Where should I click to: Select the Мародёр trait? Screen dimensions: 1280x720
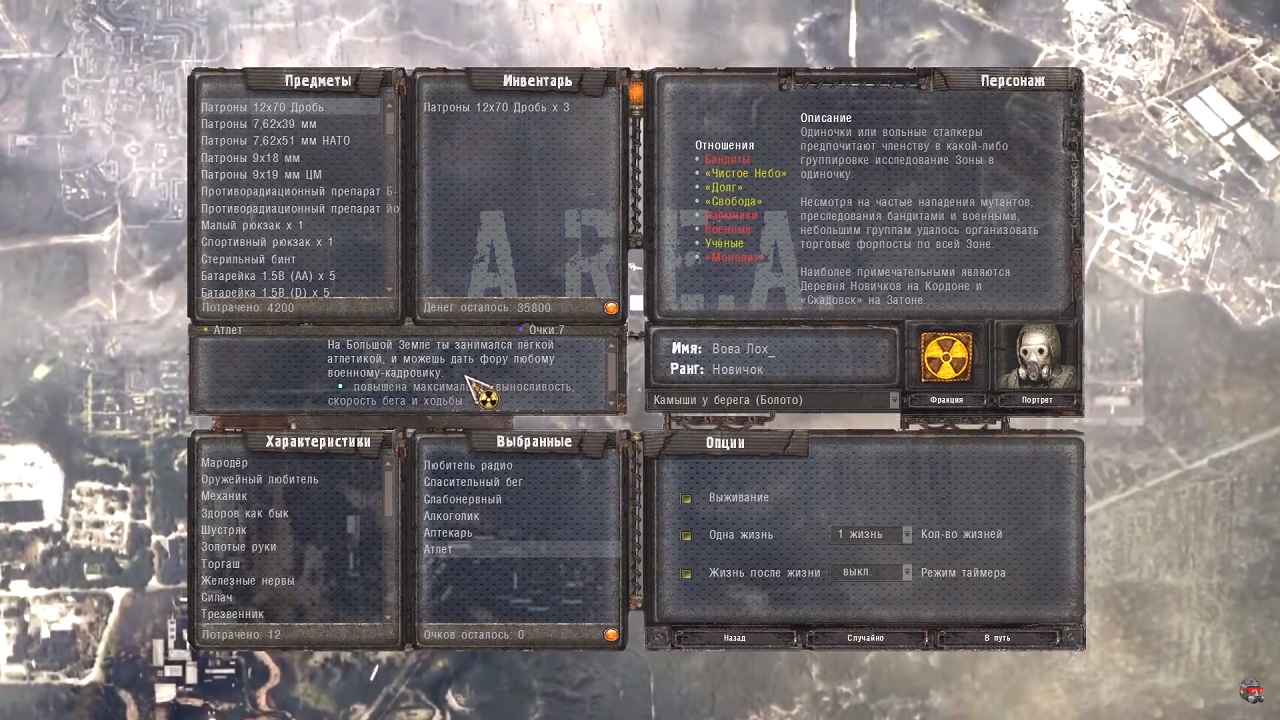coord(224,463)
